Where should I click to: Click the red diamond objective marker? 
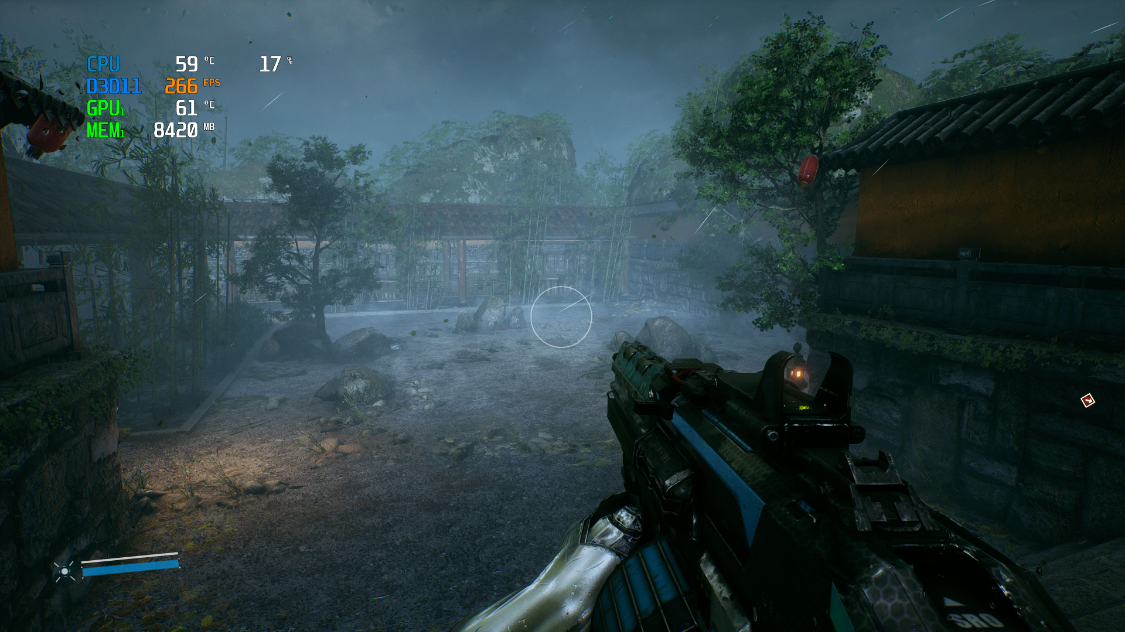click(1087, 401)
